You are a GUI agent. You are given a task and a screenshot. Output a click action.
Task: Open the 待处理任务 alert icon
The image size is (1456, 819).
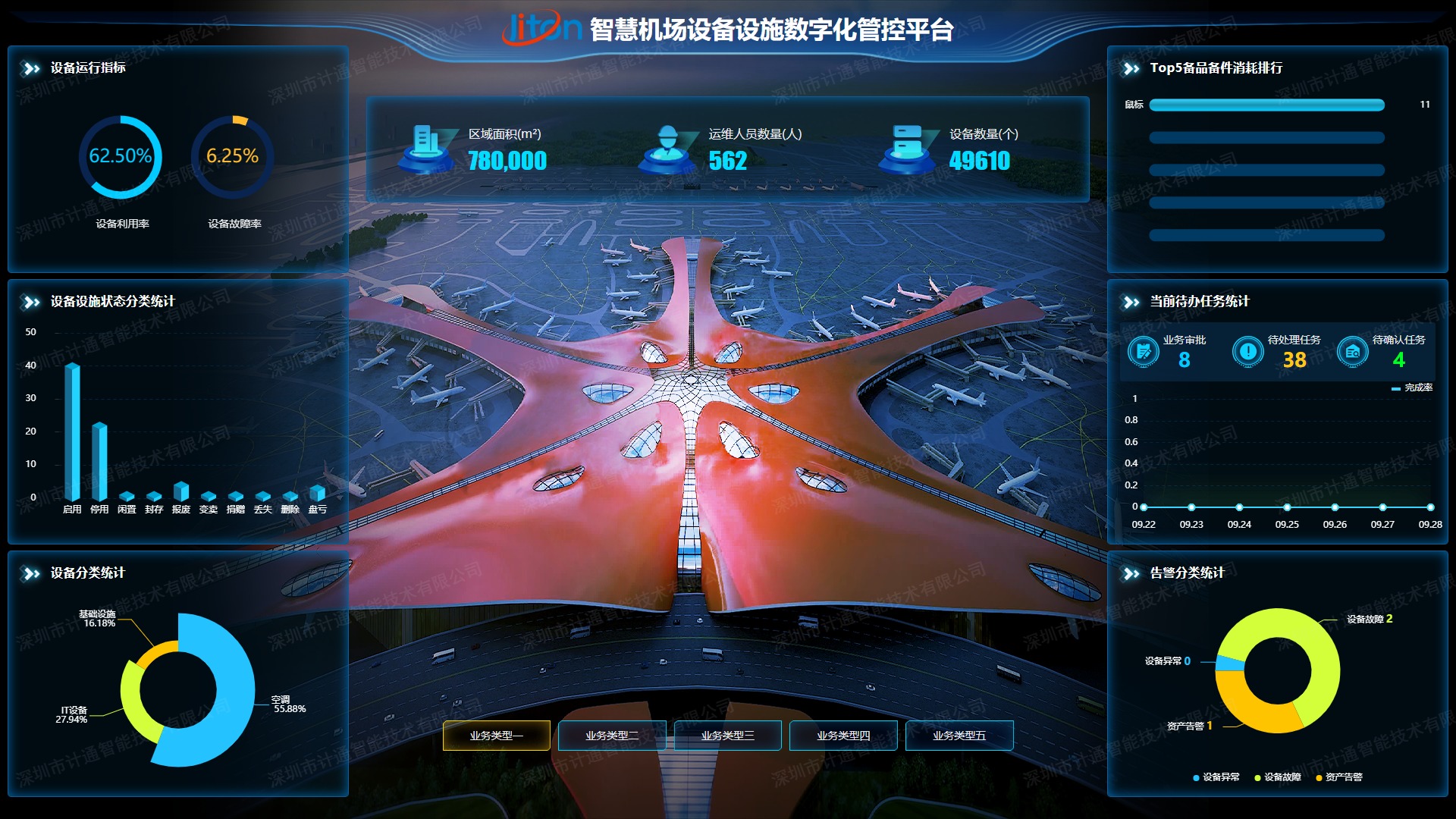pyautogui.click(x=1247, y=351)
